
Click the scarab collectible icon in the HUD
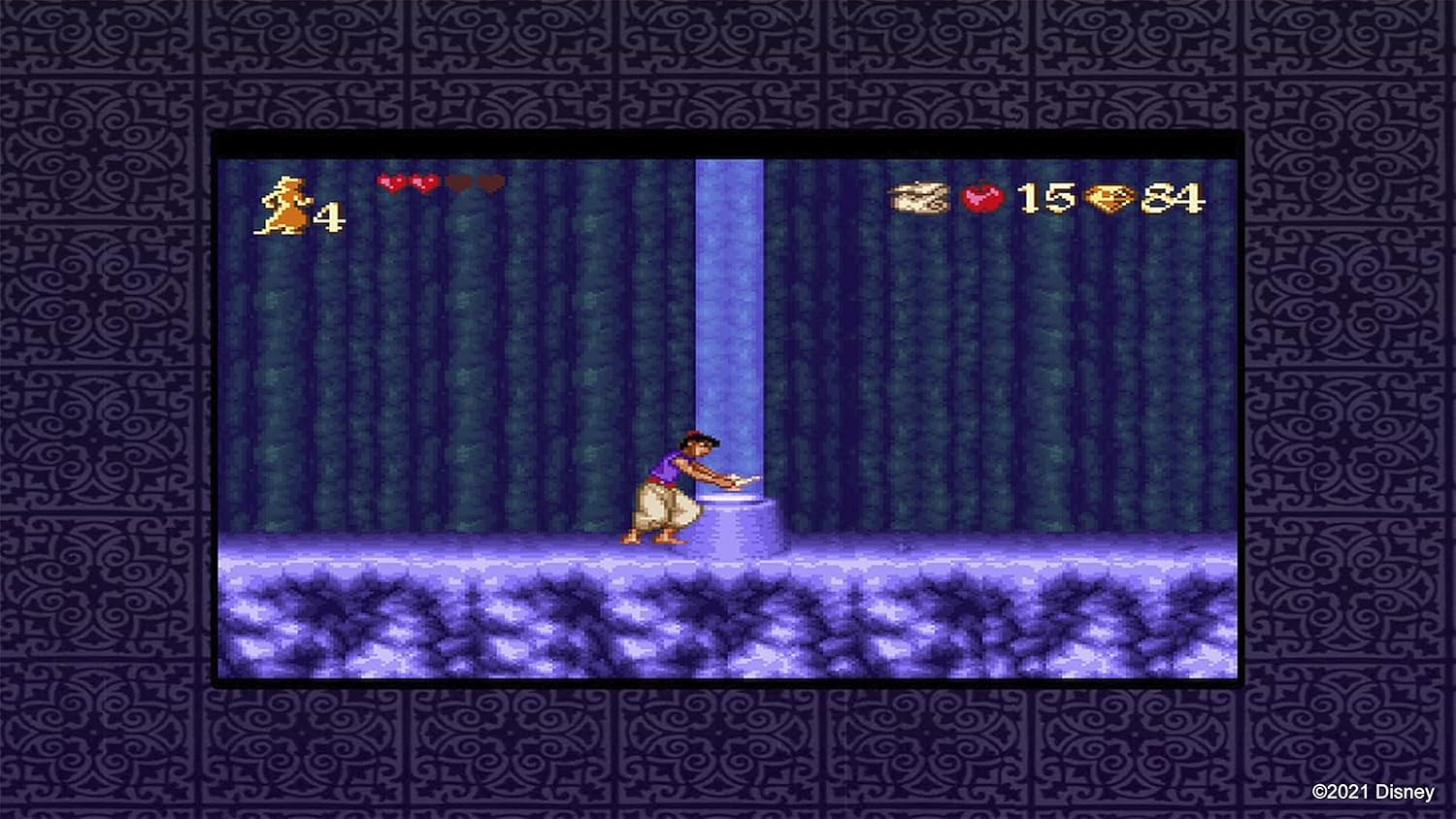coord(916,197)
